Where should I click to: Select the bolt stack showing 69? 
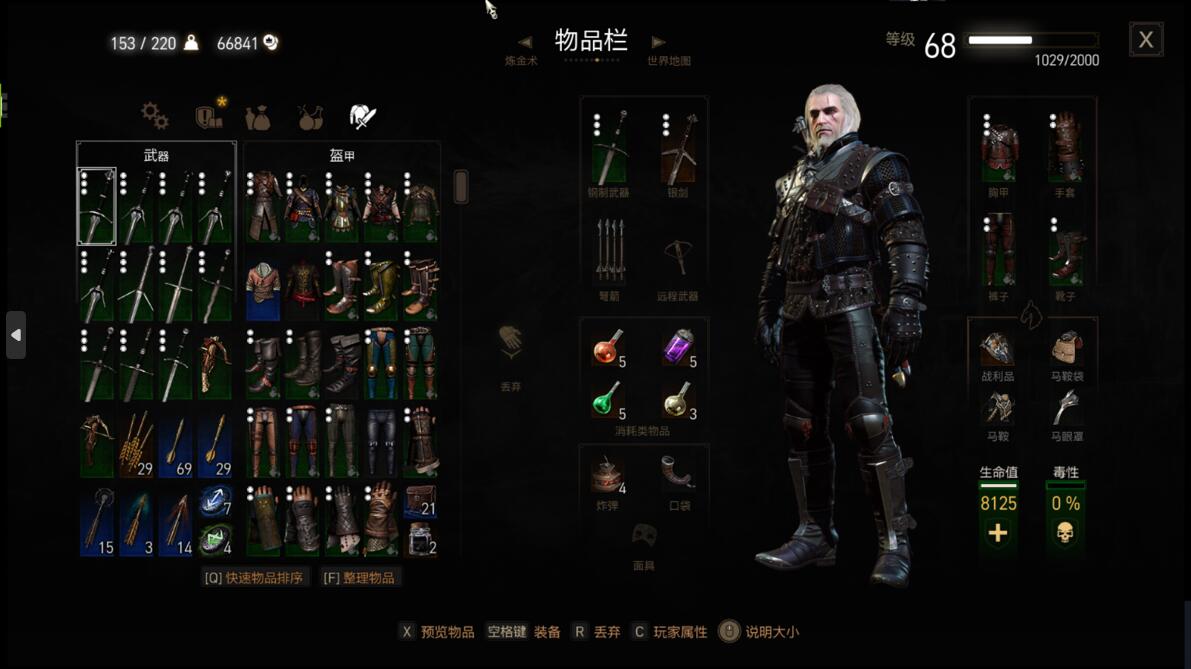175,444
